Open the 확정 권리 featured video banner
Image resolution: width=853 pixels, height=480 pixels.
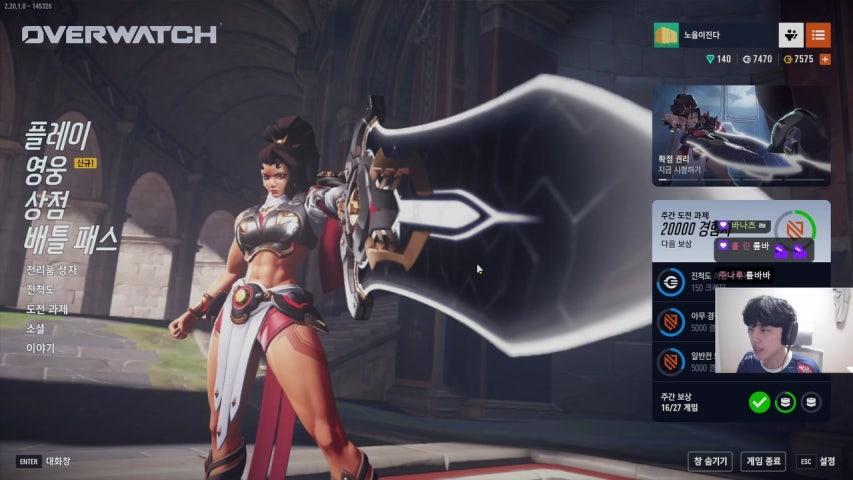pos(741,135)
